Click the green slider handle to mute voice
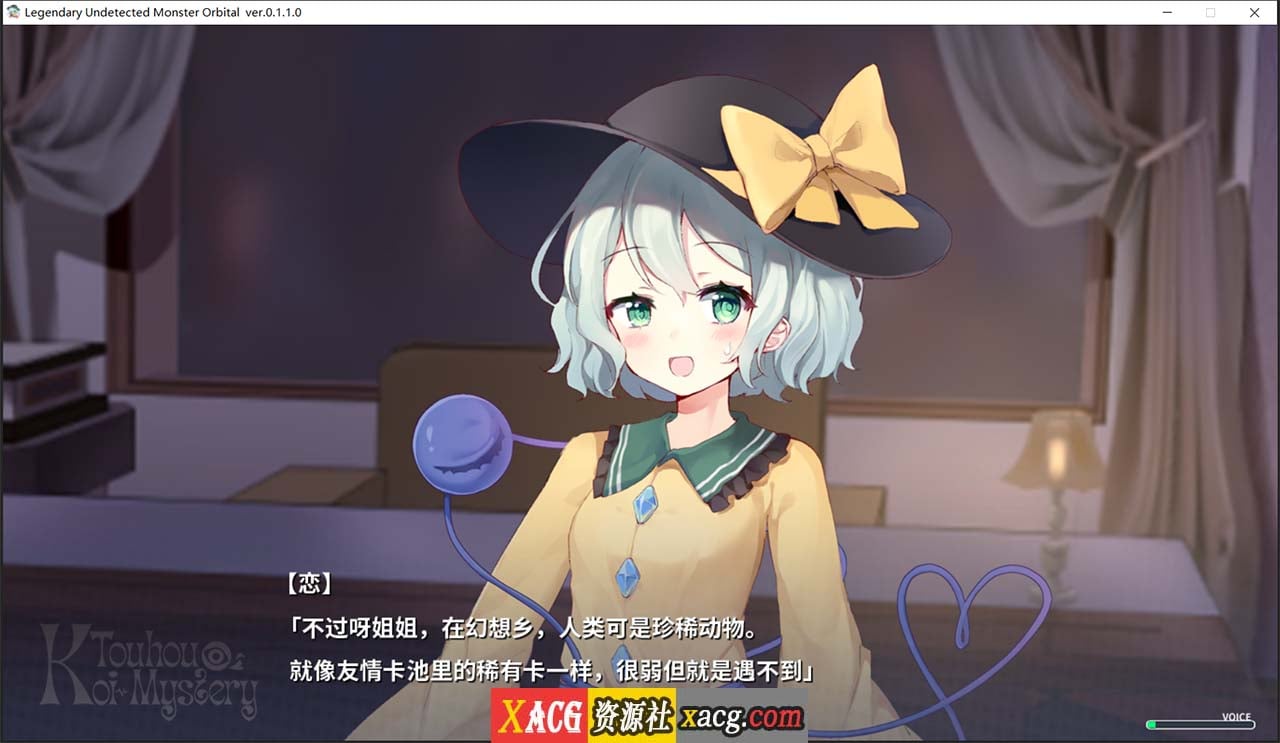Viewport: 1280px width, 743px height. pos(1152,724)
